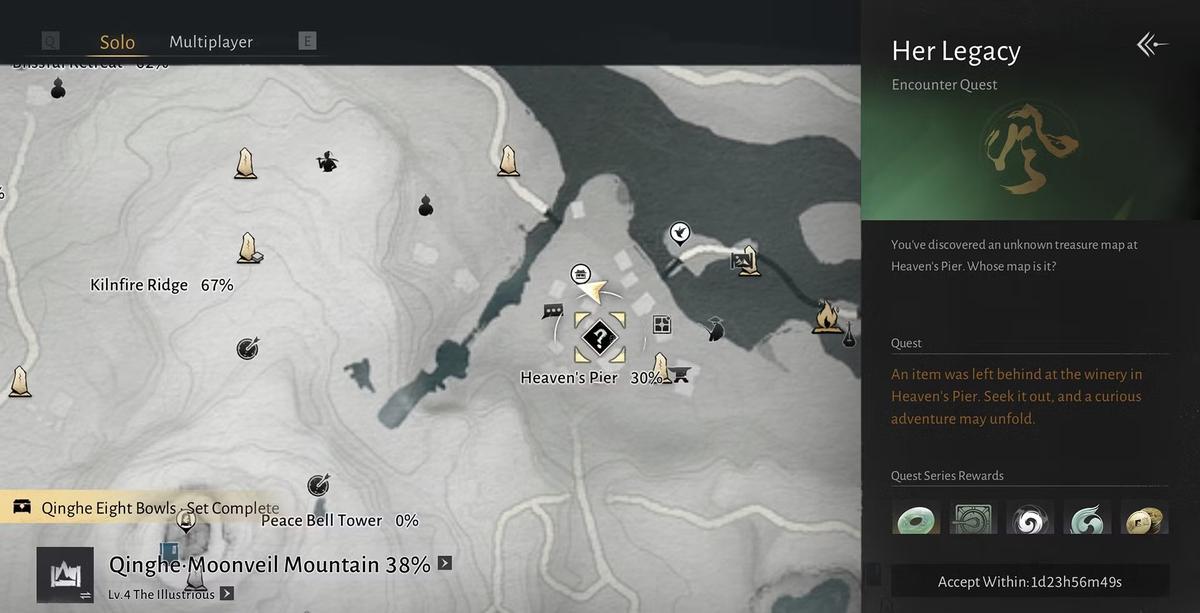1200x613 pixels.
Task: Select the anvil blacksmith map marker
Action: [x=682, y=376]
